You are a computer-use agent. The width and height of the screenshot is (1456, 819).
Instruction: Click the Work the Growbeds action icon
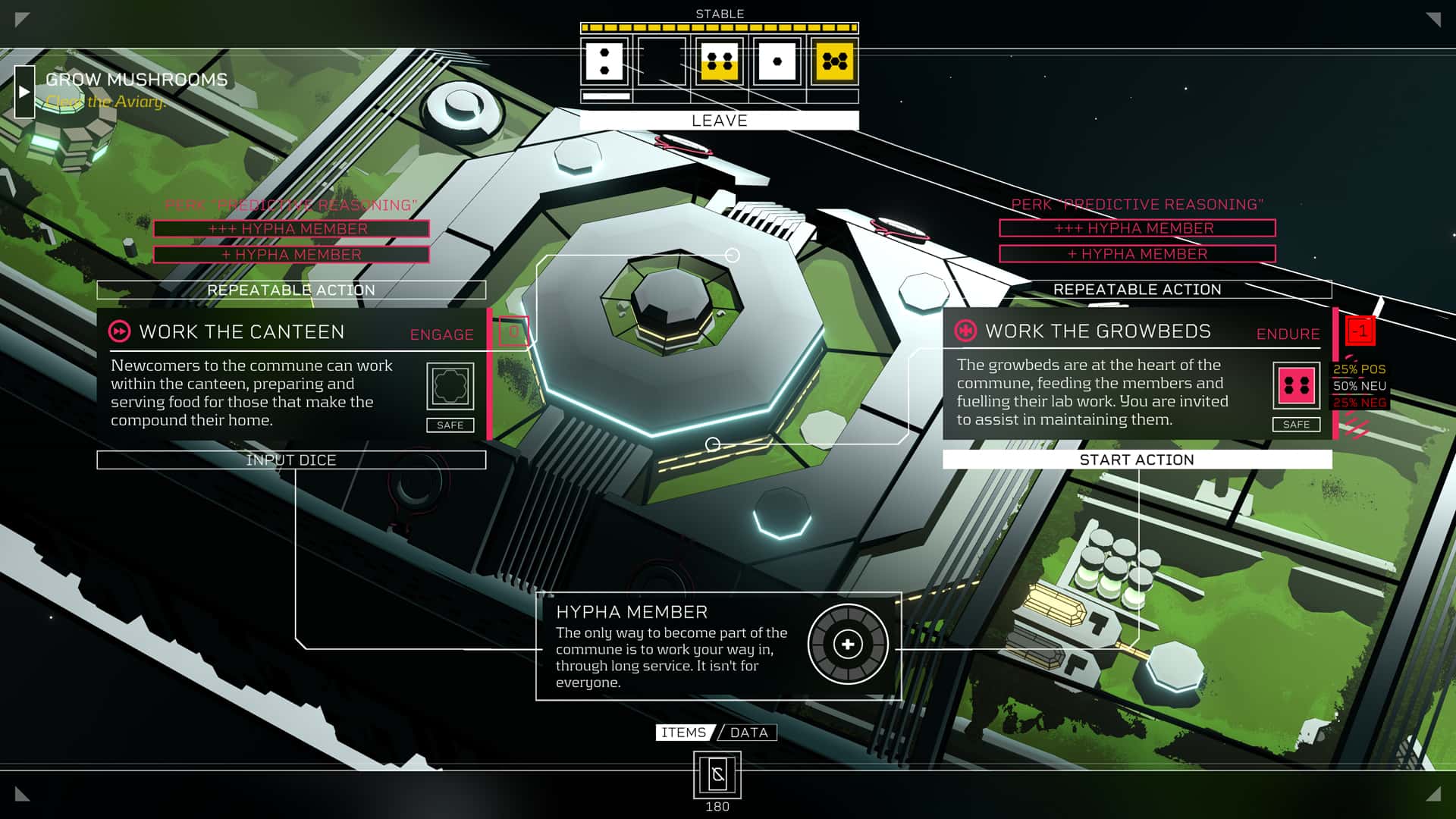[x=965, y=331]
